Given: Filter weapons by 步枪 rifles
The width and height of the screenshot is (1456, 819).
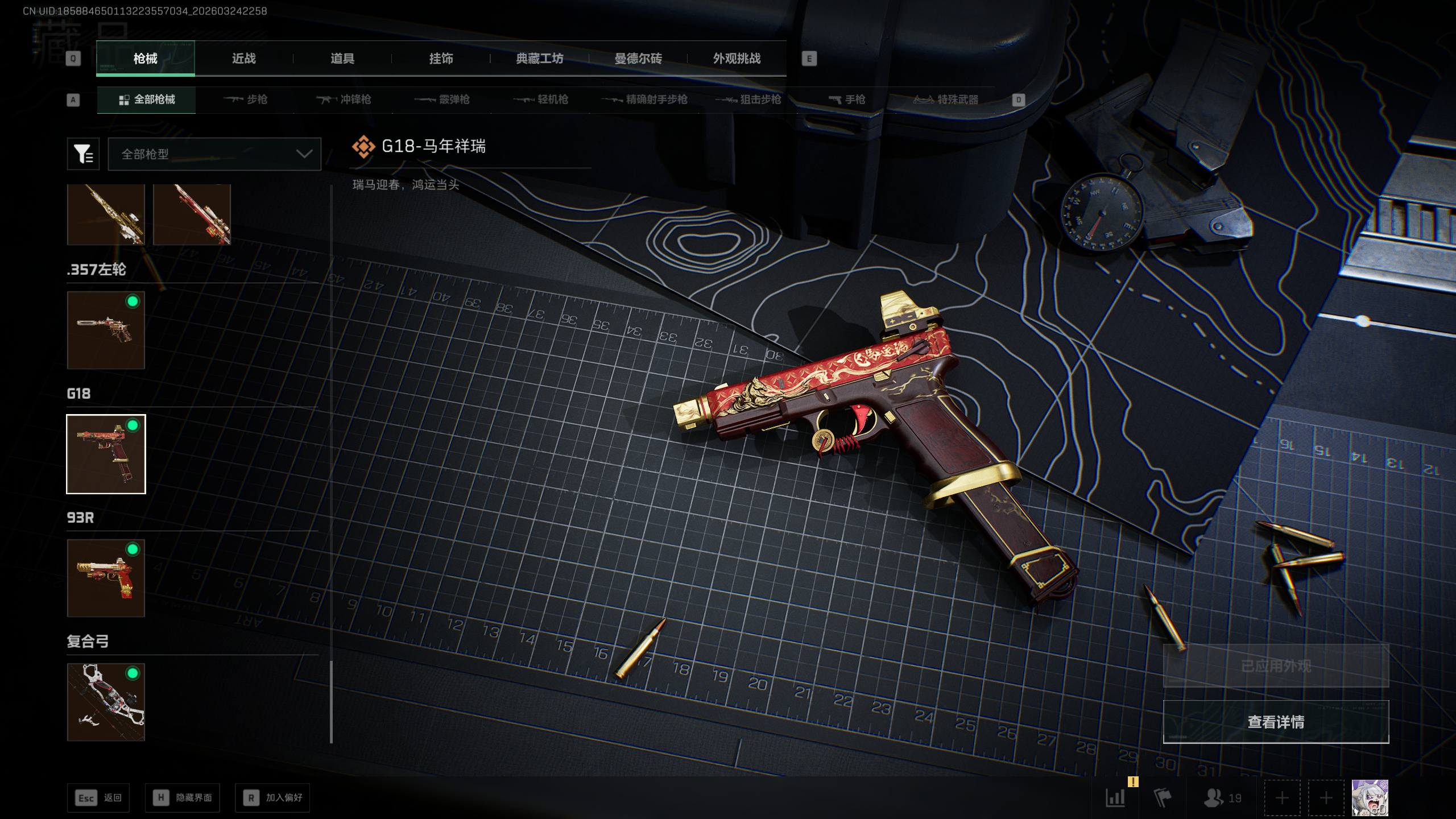Looking at the screenshot, I should [x=246, y=100].
